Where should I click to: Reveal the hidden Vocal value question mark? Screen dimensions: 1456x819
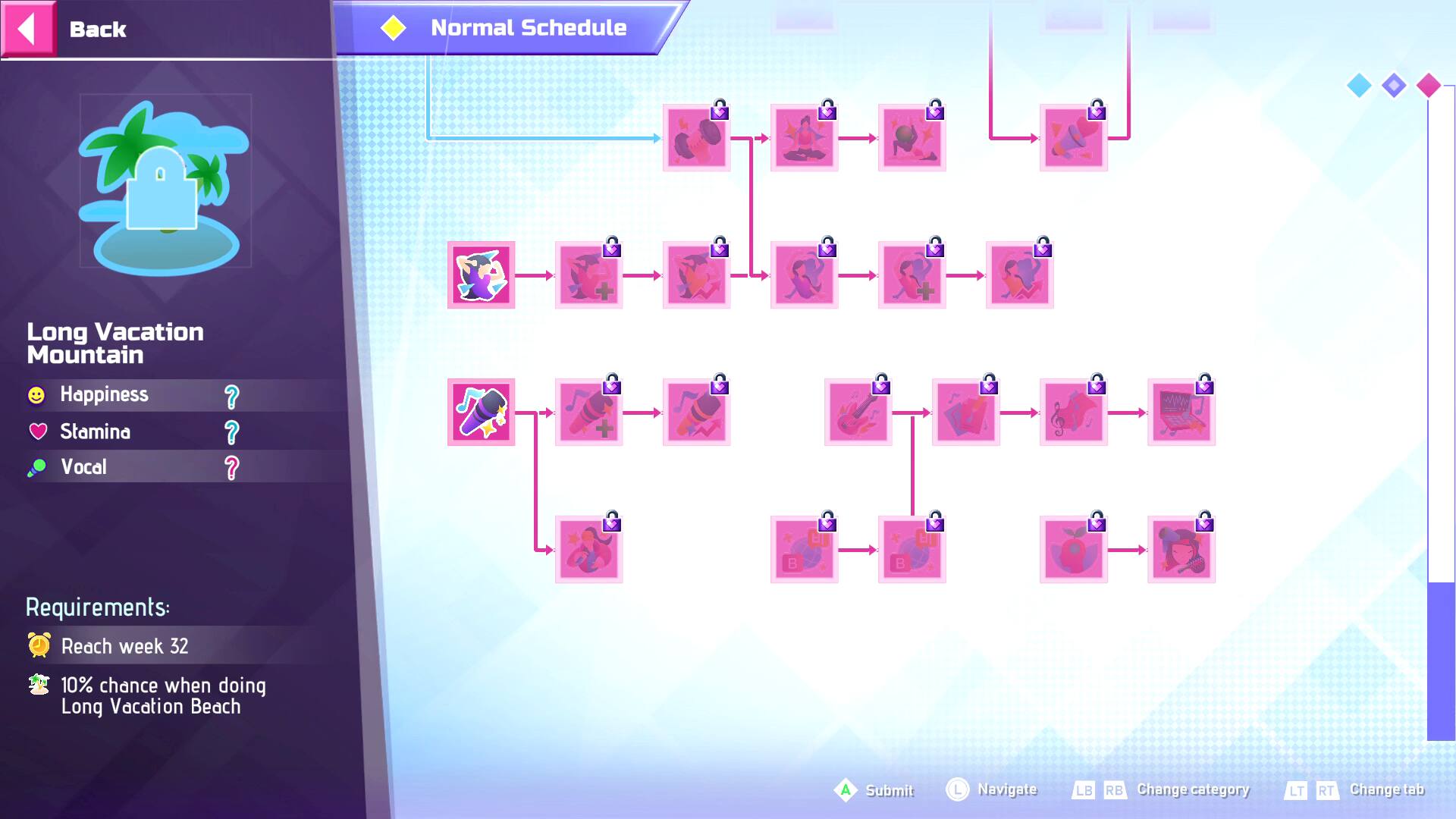pyautogui.click(x=233, y=467)
